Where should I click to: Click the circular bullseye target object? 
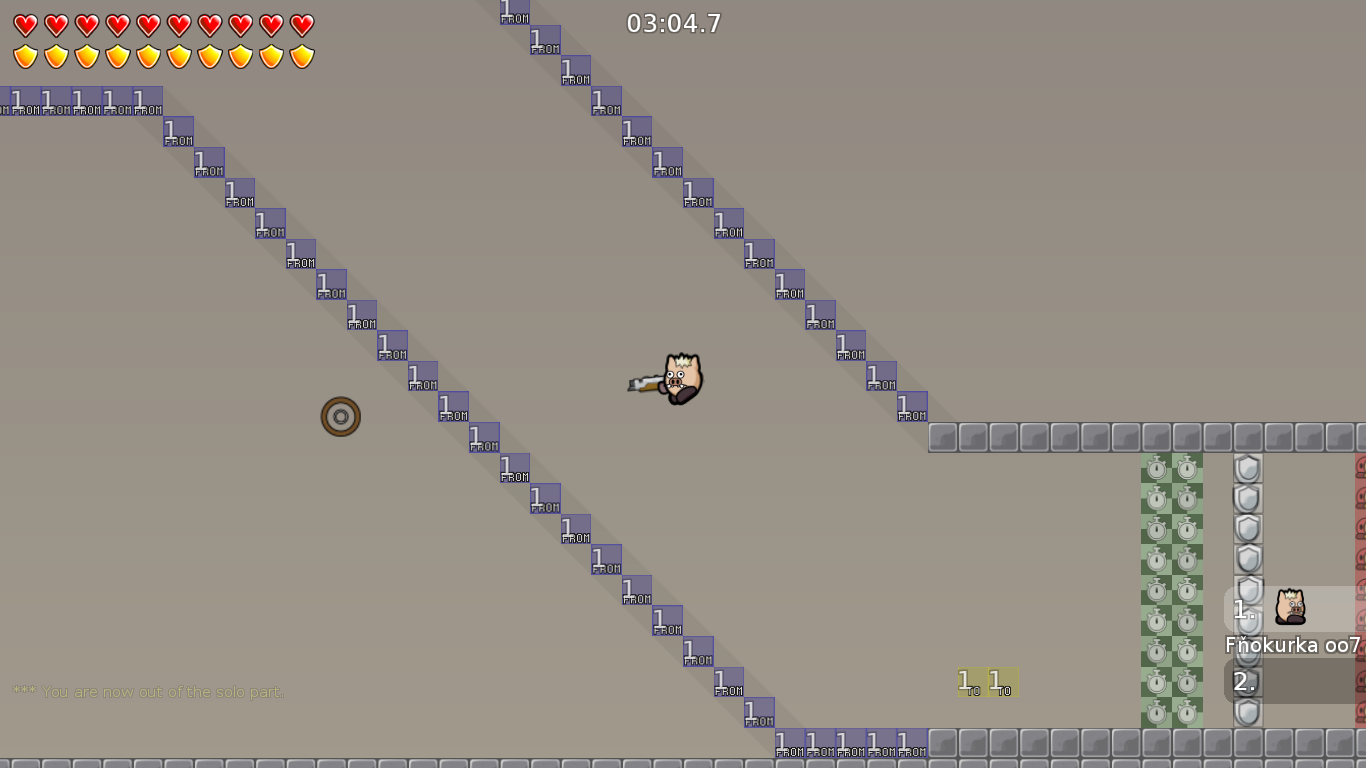pos(340,416)
